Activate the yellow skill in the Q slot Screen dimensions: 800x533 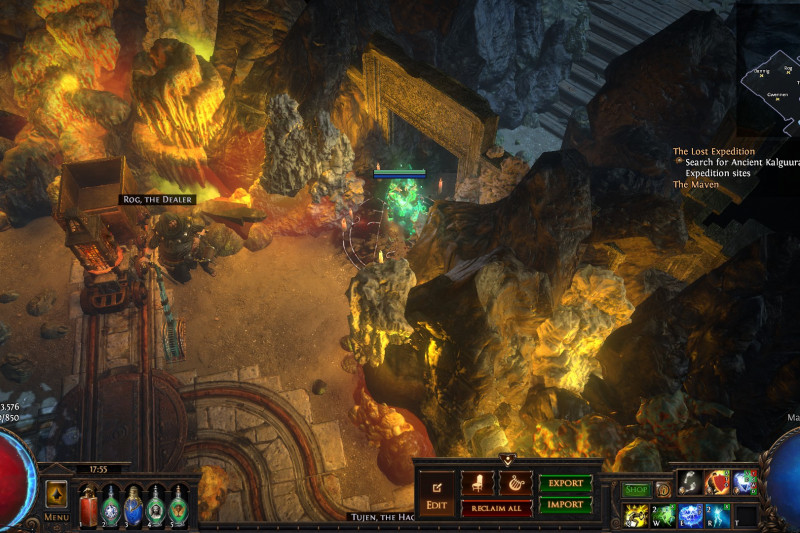[x=636, y=515]
